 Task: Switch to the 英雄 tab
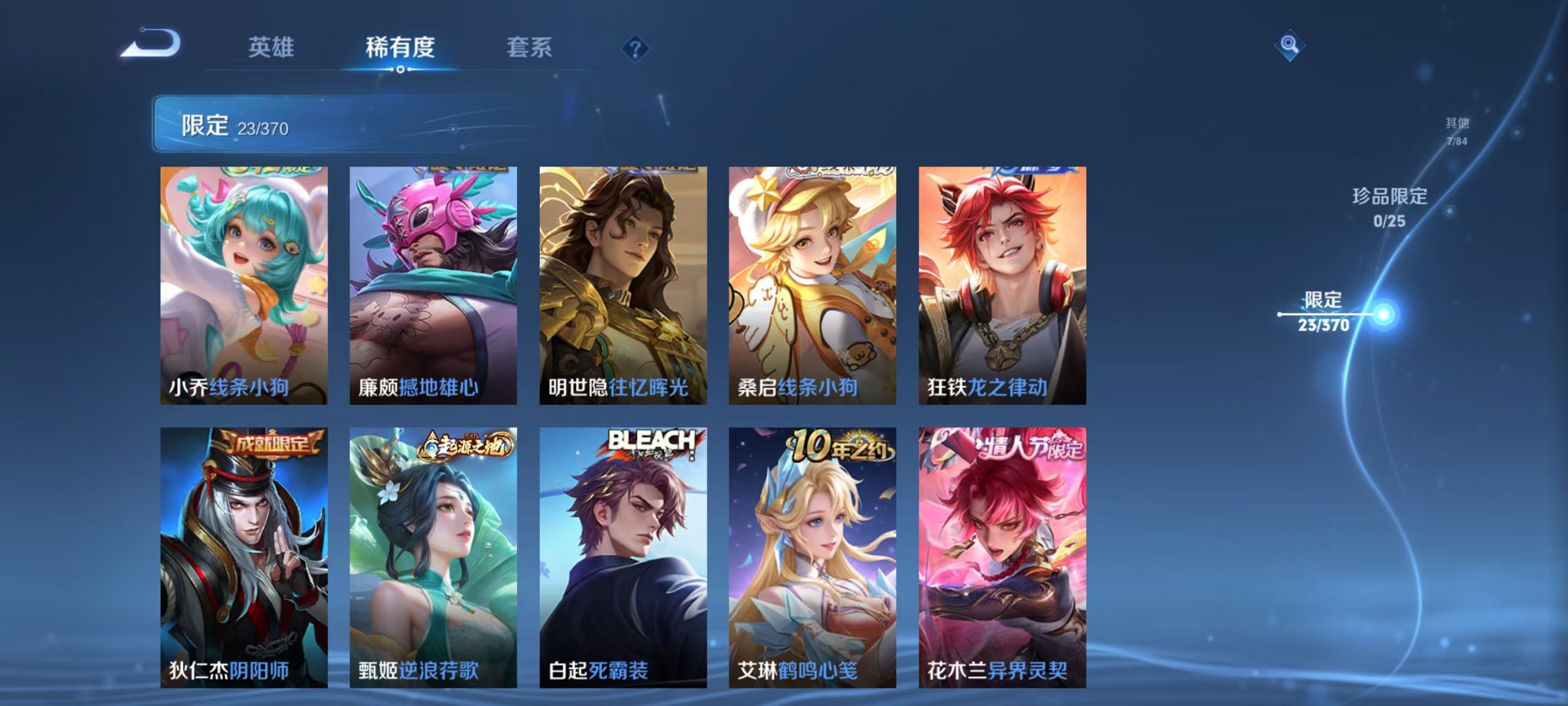pyautogui.click(x=271, y=46)
